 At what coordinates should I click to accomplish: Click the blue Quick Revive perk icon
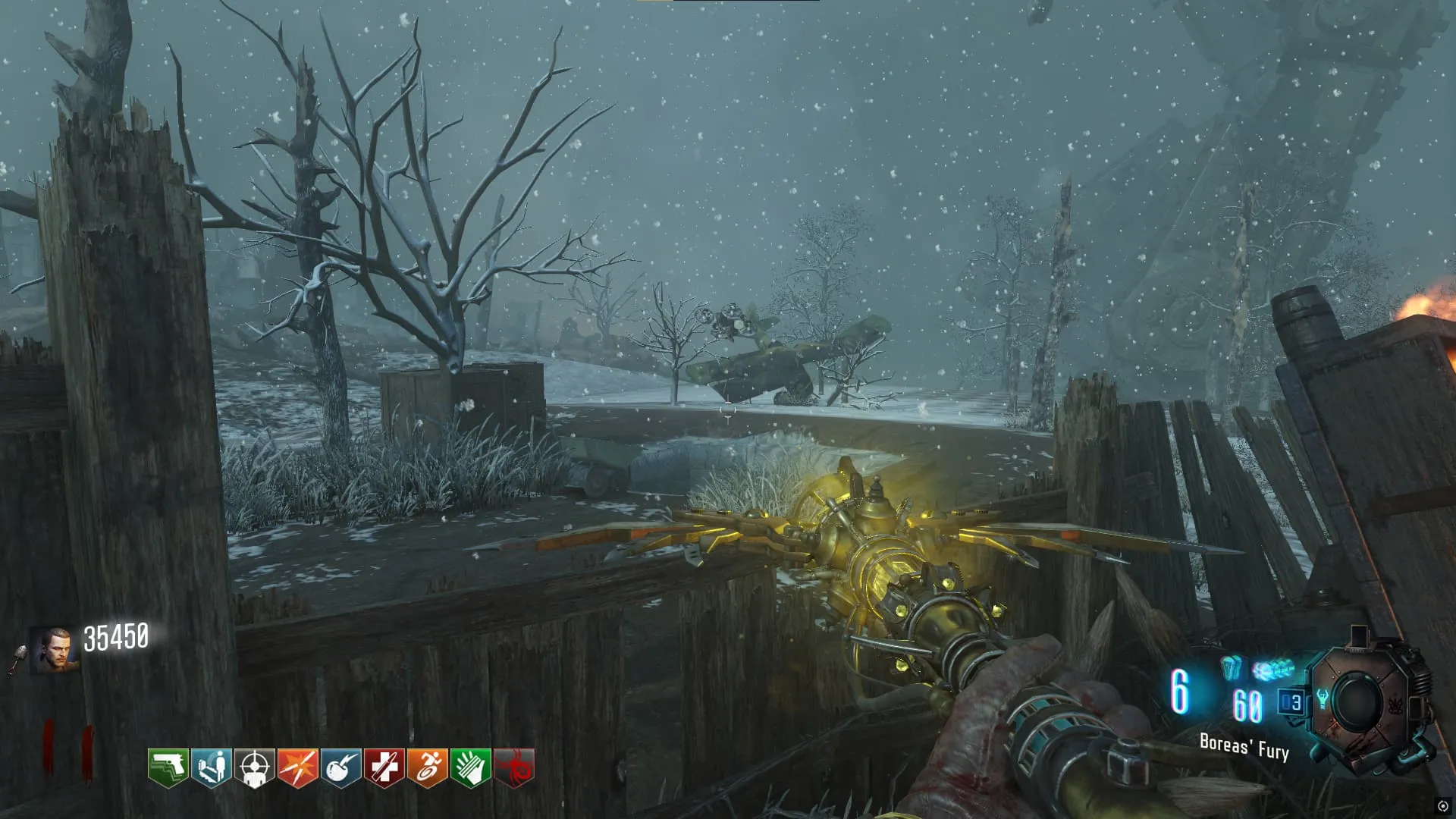click(x=211, y=768)
